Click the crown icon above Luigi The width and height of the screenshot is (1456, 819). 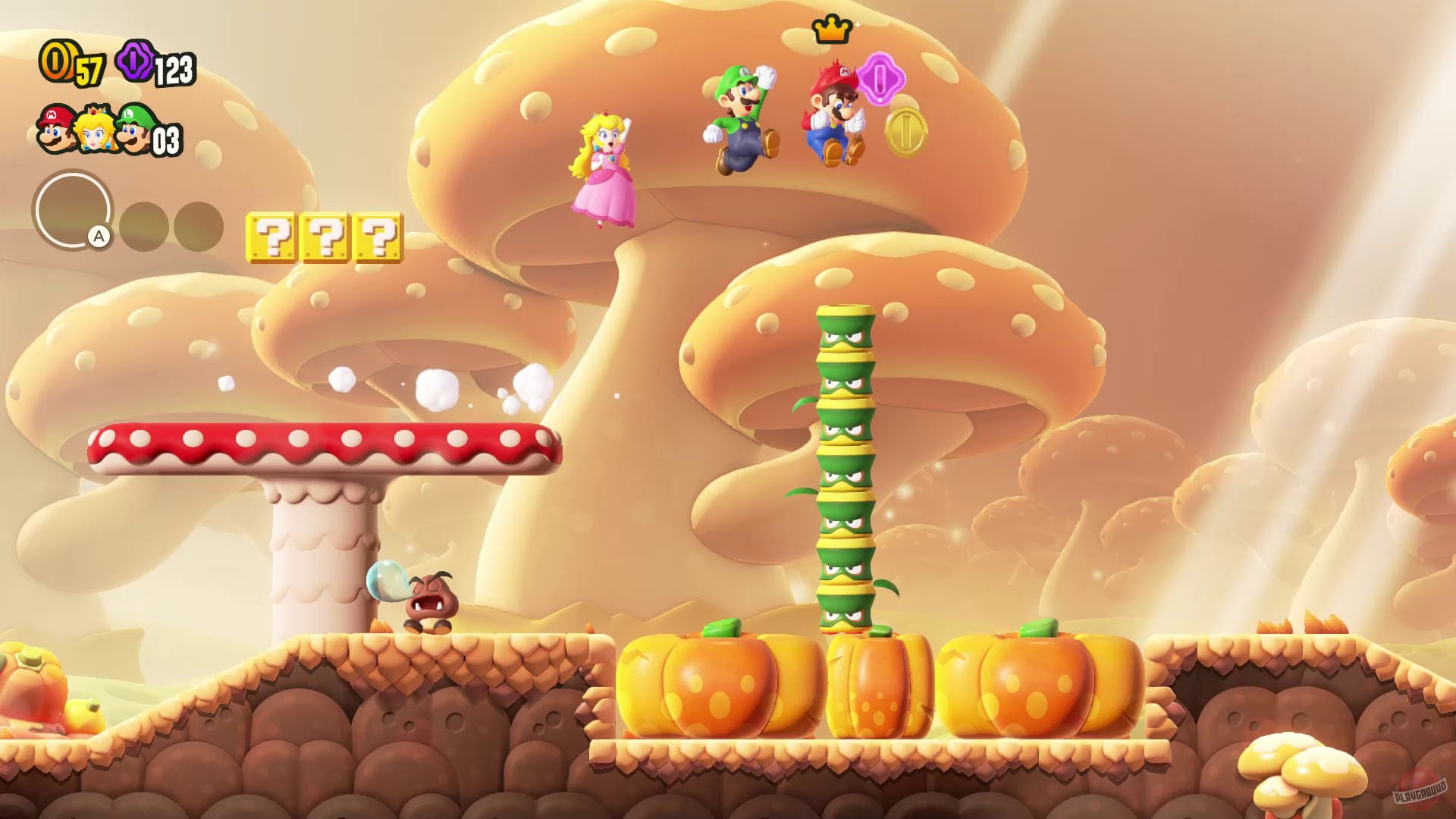[x=832, y=32]
